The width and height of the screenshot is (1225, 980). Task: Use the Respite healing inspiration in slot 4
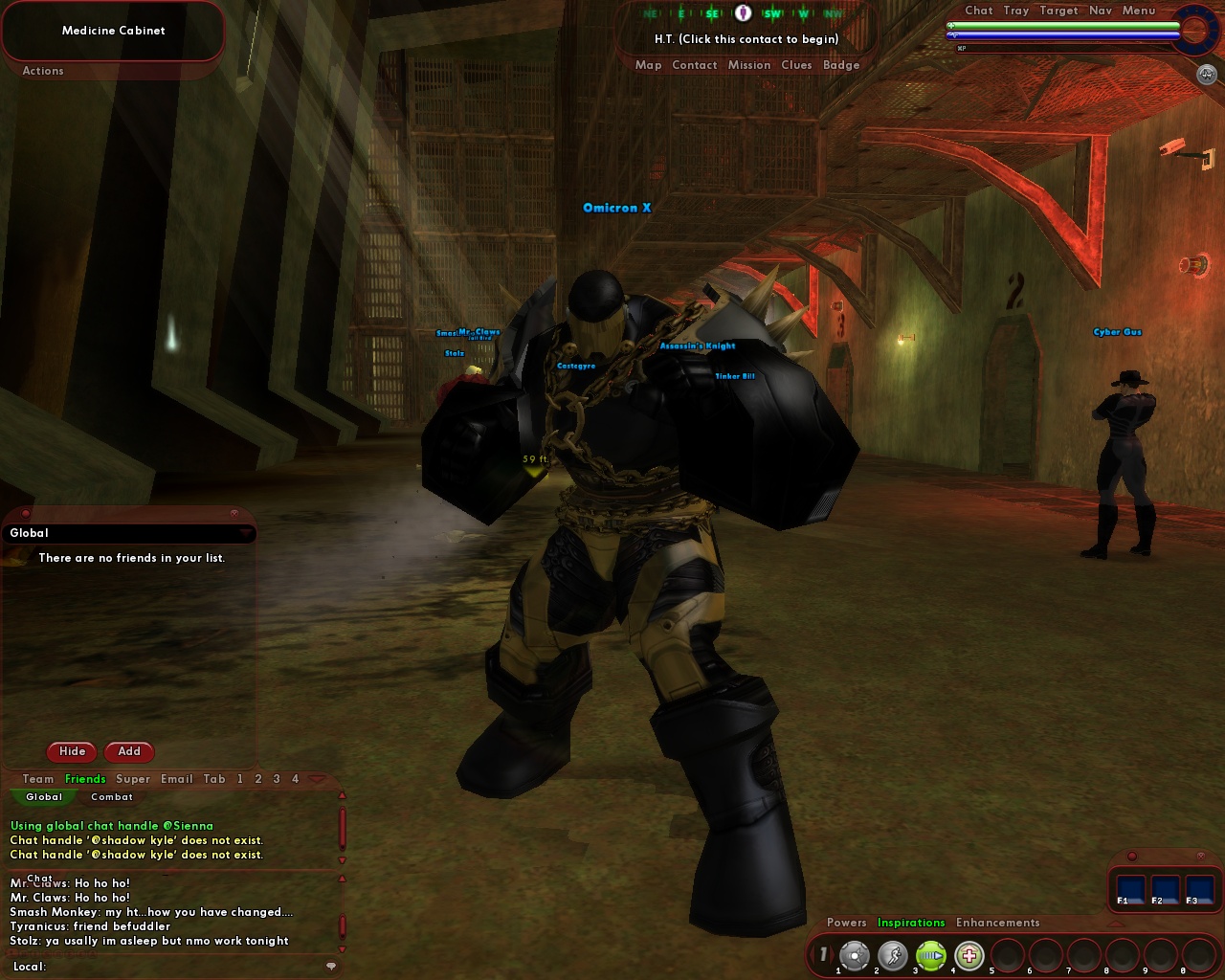click(x=970, y=954)
